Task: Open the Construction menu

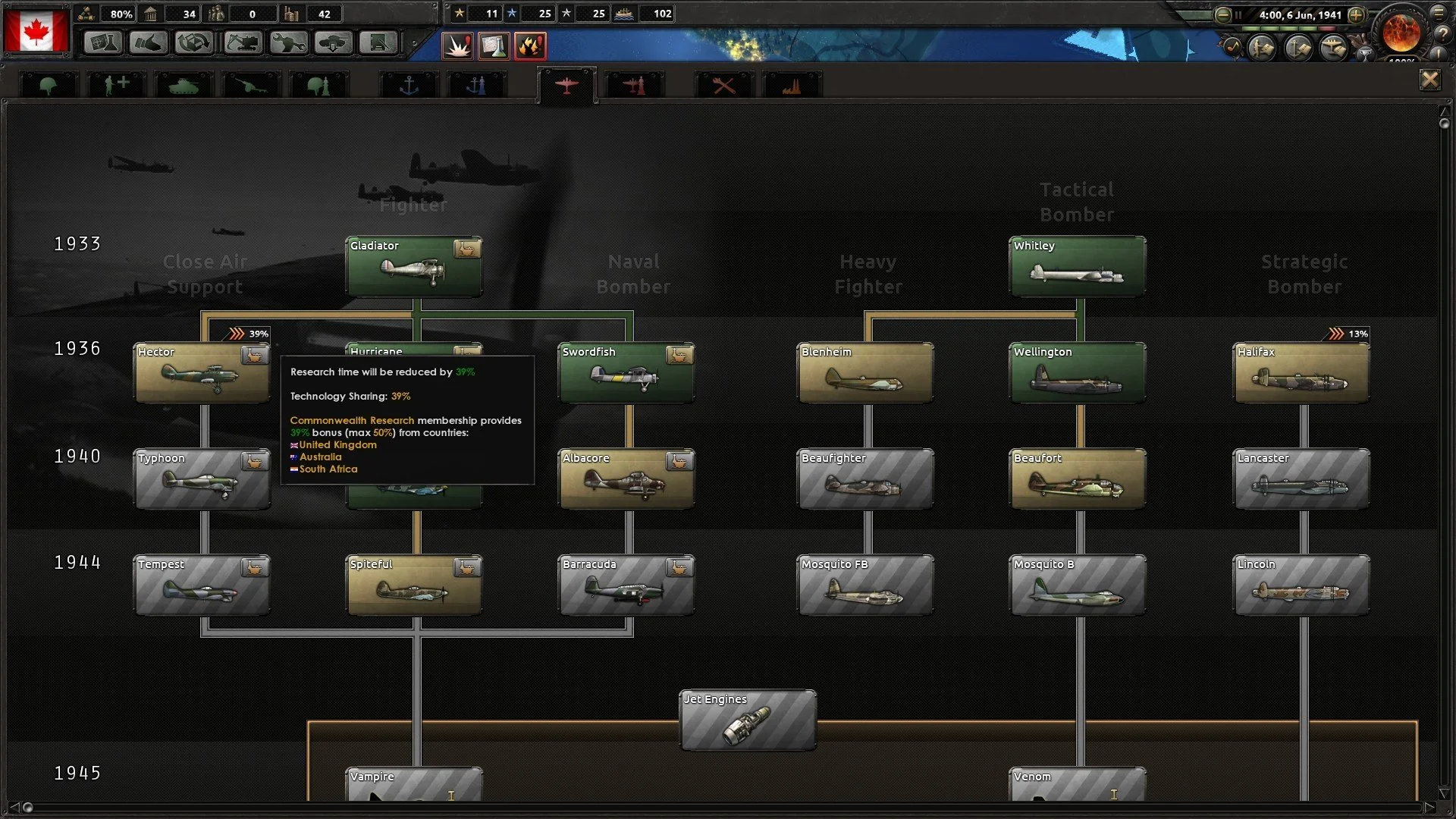Action: click(x=242, y=44)
